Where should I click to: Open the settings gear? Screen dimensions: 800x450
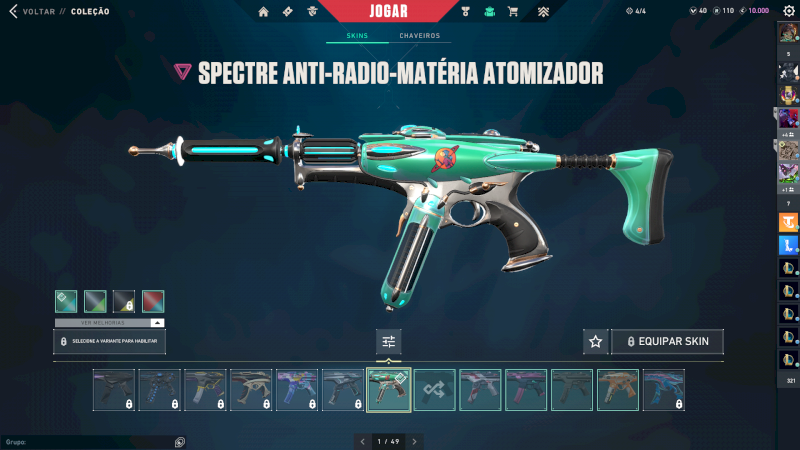[x=788, y=11]
